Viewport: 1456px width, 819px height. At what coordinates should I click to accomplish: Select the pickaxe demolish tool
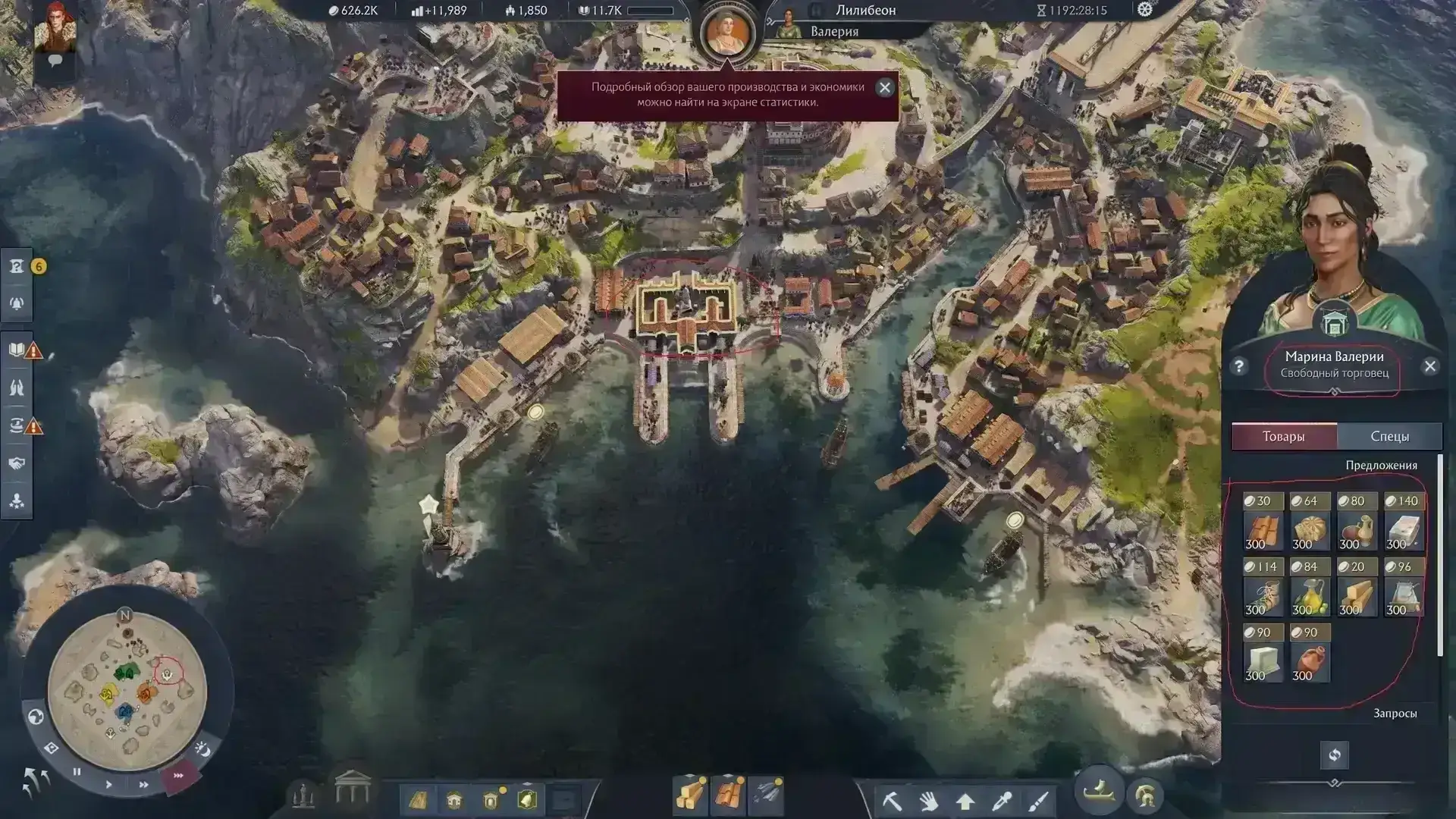893,800
